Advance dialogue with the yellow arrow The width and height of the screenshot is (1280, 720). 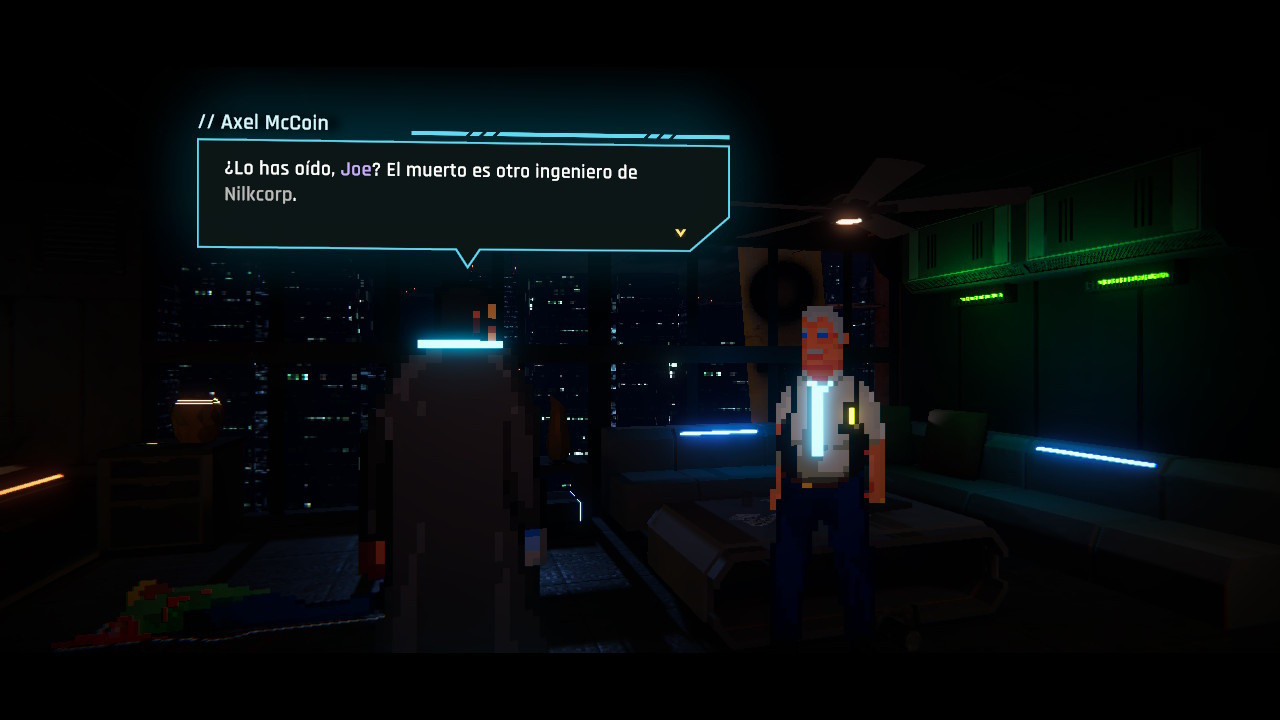point(680,233)
